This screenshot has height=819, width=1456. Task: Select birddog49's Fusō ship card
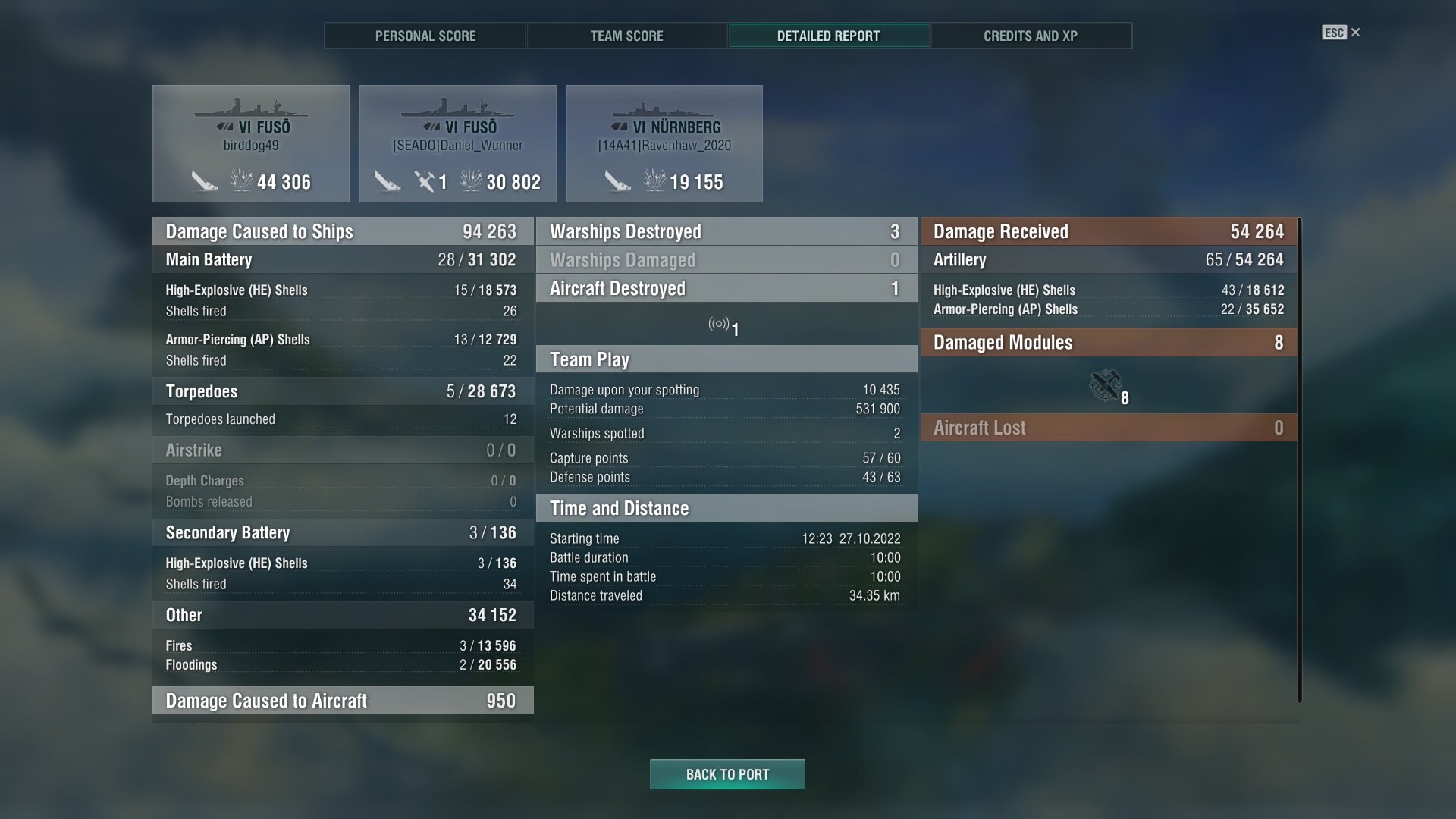(x=251, y=144)
